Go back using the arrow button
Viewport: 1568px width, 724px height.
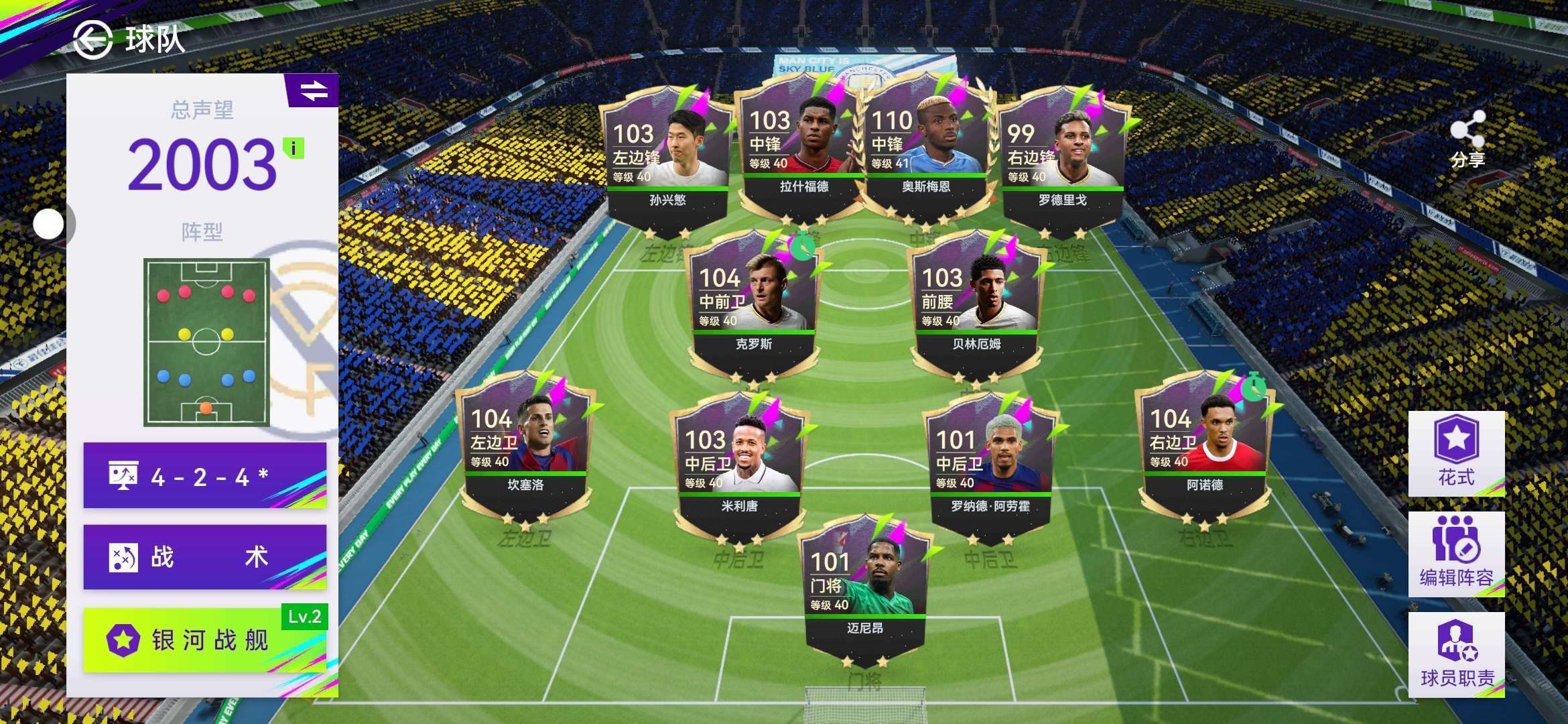click(x=92, y=39)
